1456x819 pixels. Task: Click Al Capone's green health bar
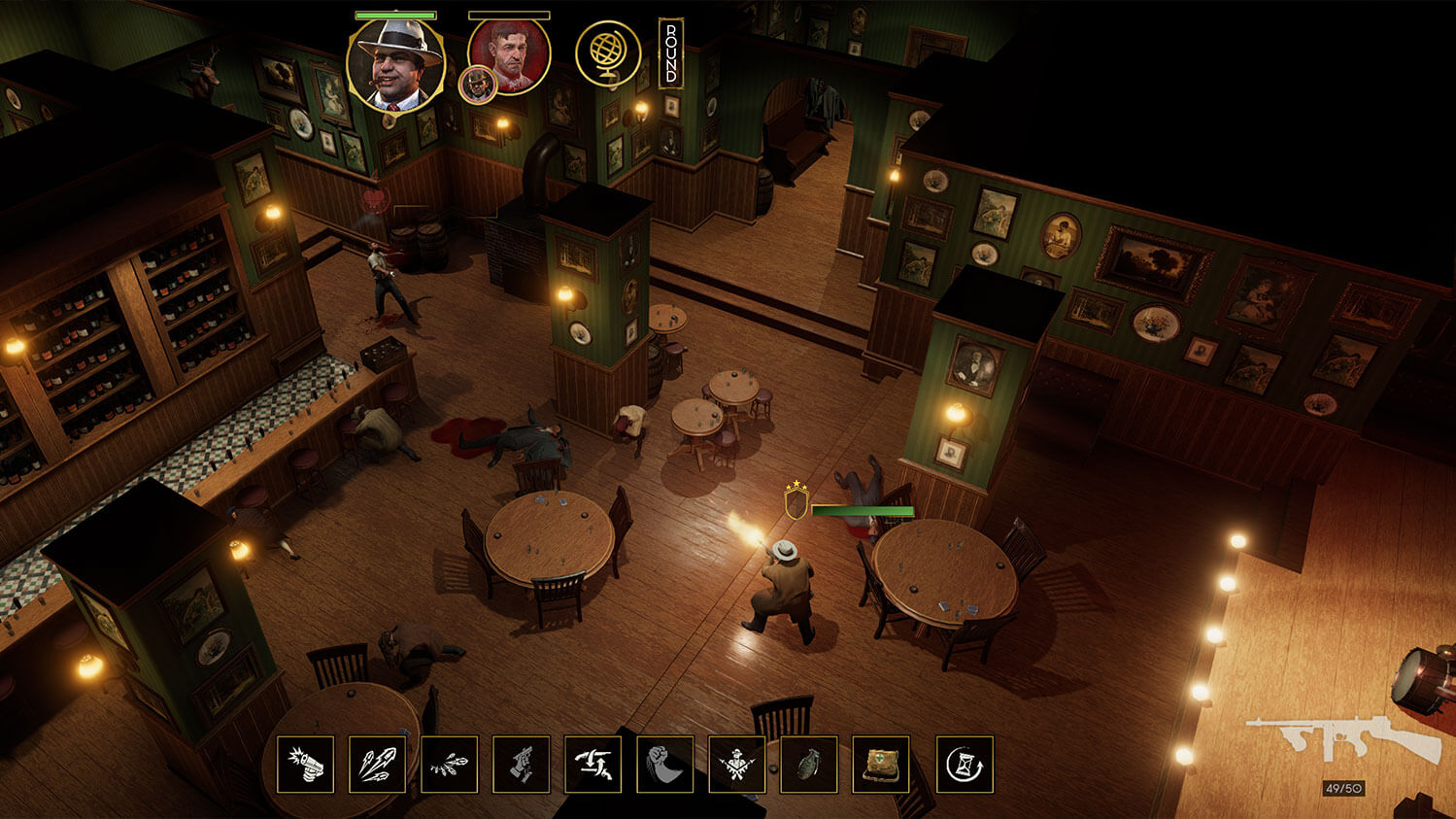(396, 15)
